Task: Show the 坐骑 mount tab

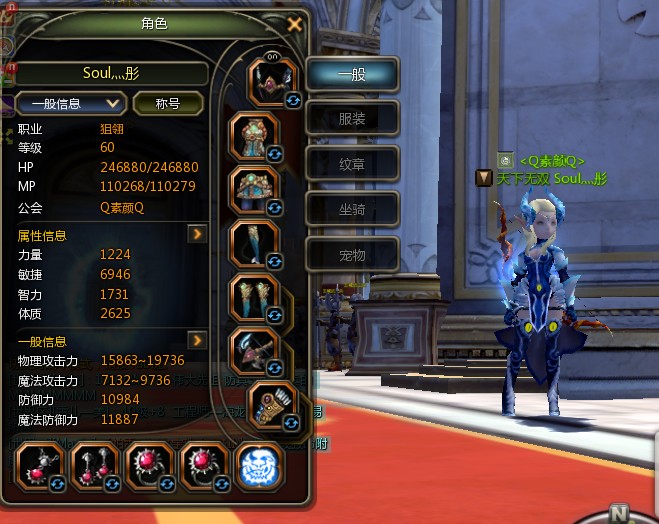Action: click(352, 209)
